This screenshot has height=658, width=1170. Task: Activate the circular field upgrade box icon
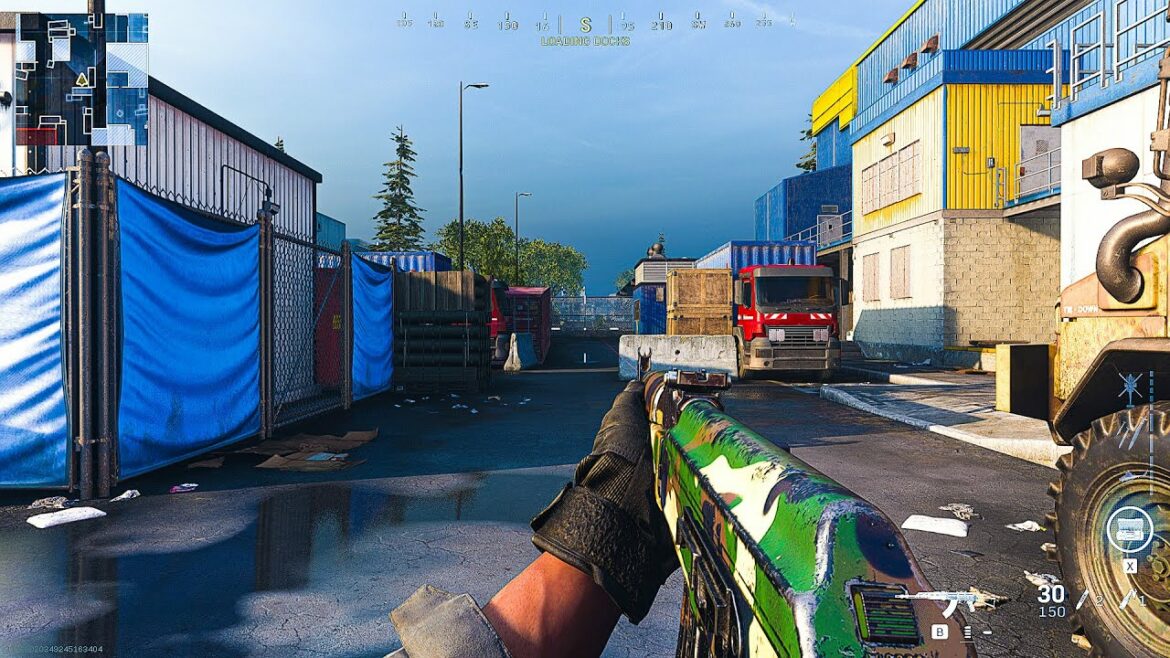coord(1128,529)
